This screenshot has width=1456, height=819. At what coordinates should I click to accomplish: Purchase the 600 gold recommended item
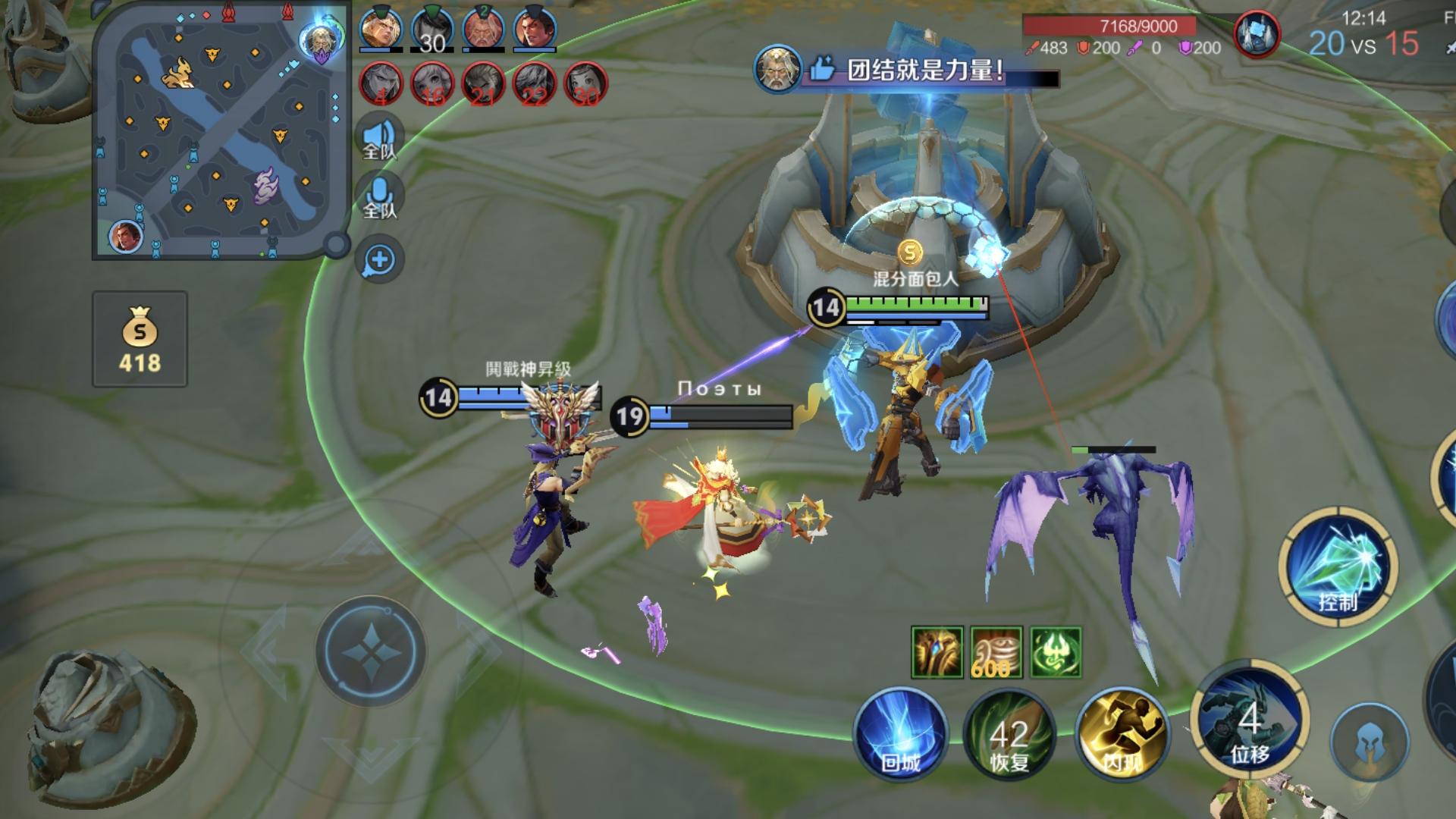pyautogui.click(x=996, y=652)
